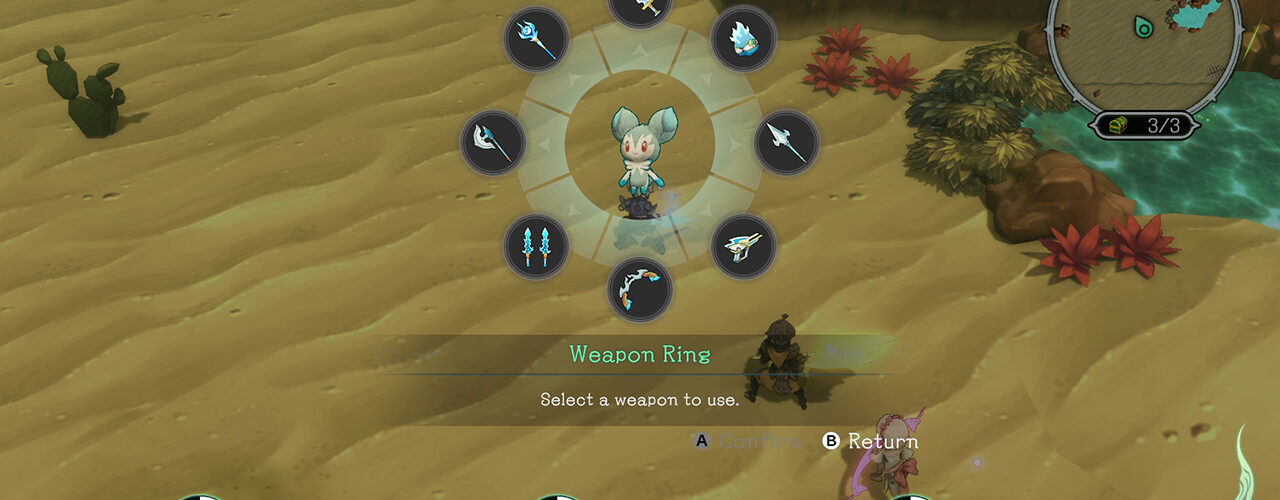Equip the blue flame gauntlet weapon
Image resolution: width=1280 pixels, height=500 pixels.
tap(743, 39)
